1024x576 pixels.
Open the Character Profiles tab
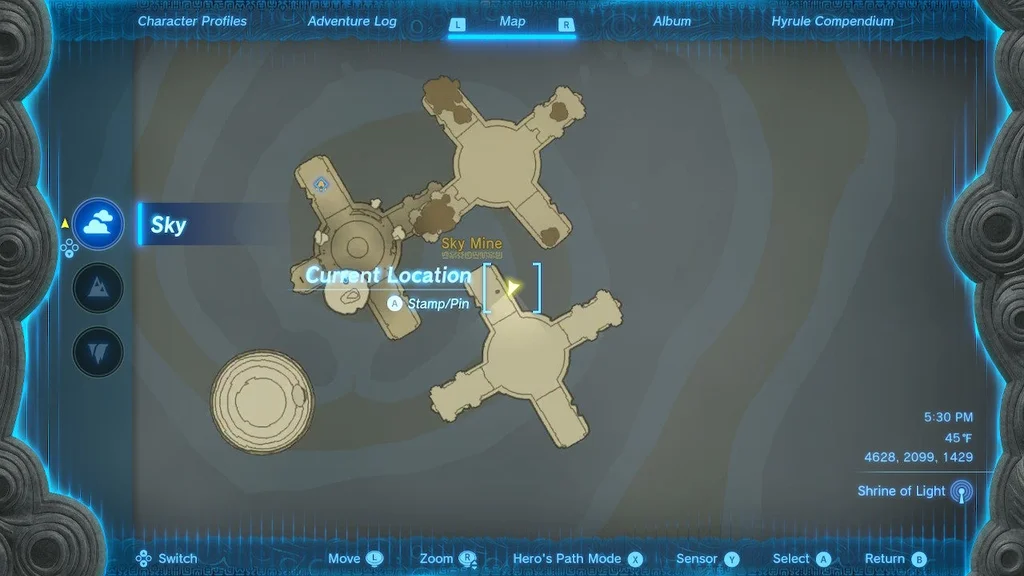192,21
